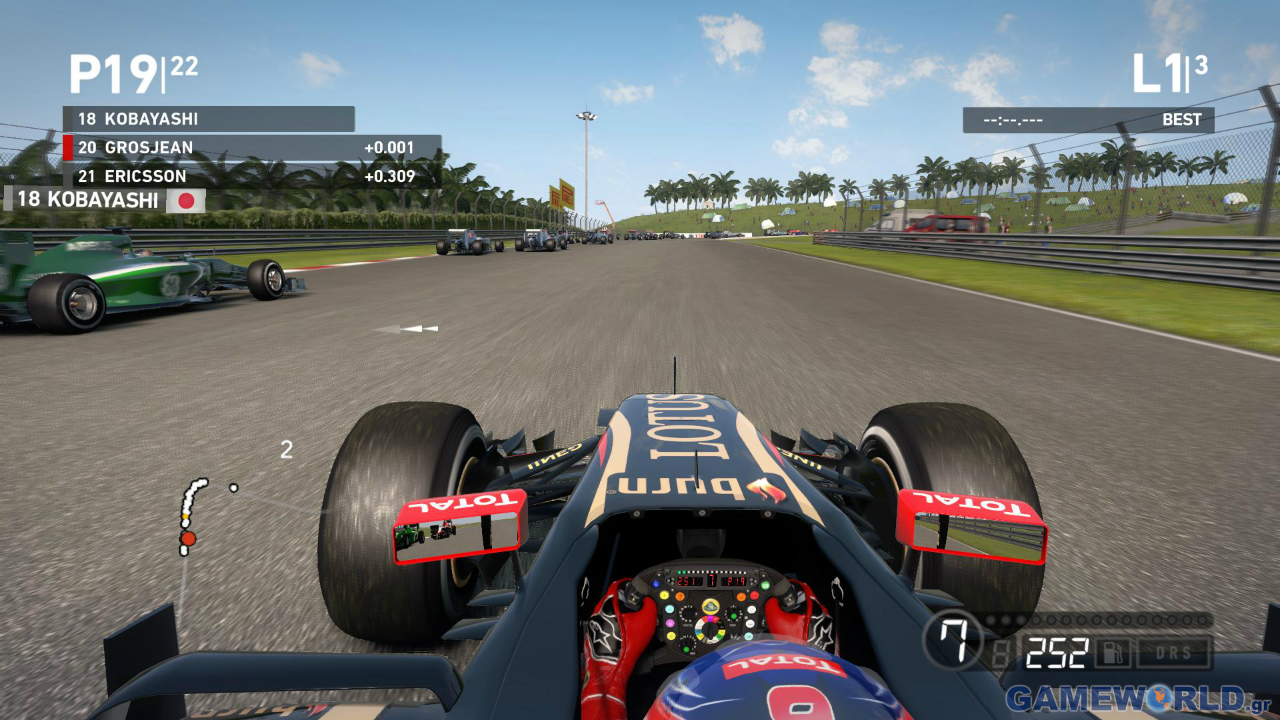Click the Kobayashi driver name tag

[105, 200]
